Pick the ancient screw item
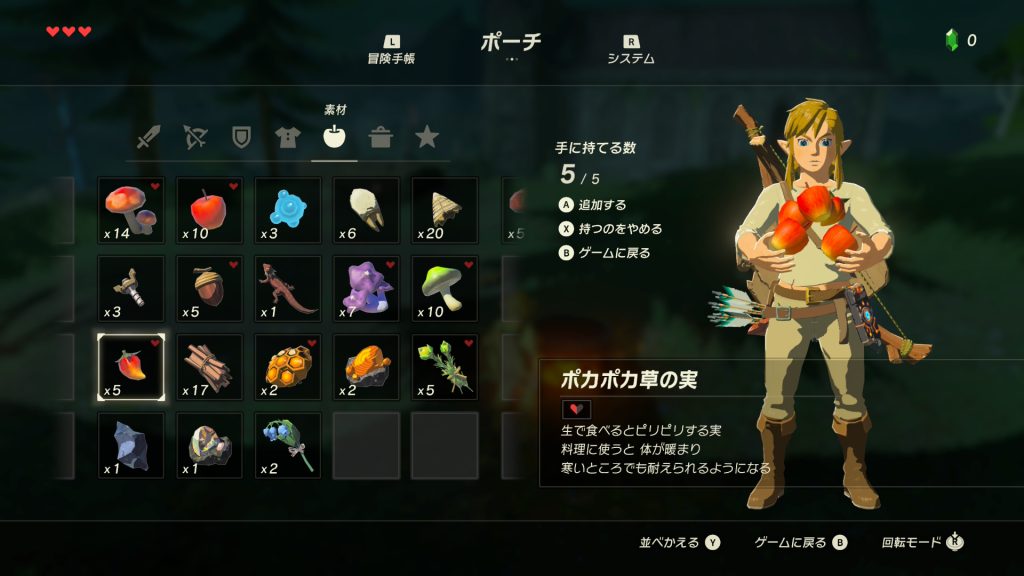The height and width of the screenshot is (576, 1024). pyautogui.click(x=131, y=289)
